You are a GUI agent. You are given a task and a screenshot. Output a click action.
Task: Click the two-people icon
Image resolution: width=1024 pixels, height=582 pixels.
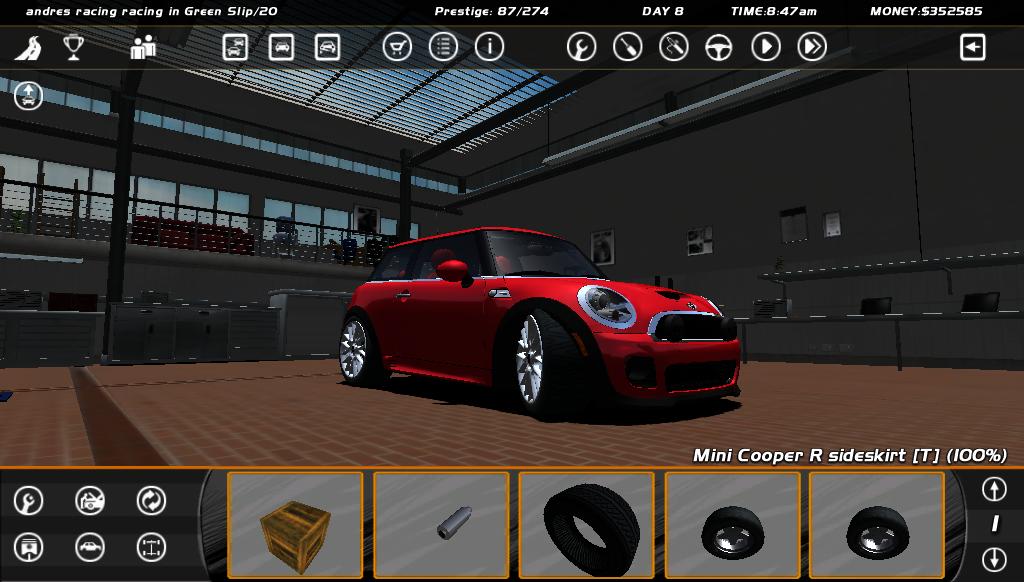[x=143, y=47]
